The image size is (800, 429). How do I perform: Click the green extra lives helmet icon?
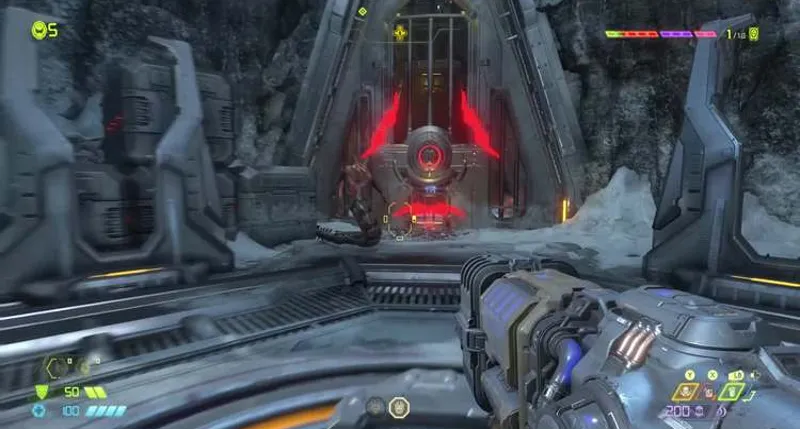[x=39, y=29]
